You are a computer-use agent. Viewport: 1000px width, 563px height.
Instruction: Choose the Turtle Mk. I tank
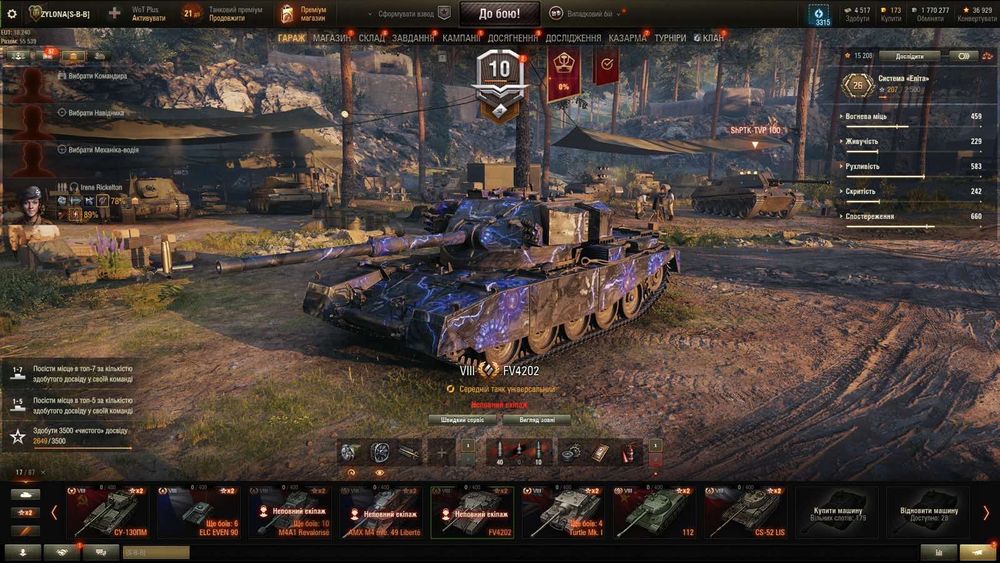(x=563, y=512)
